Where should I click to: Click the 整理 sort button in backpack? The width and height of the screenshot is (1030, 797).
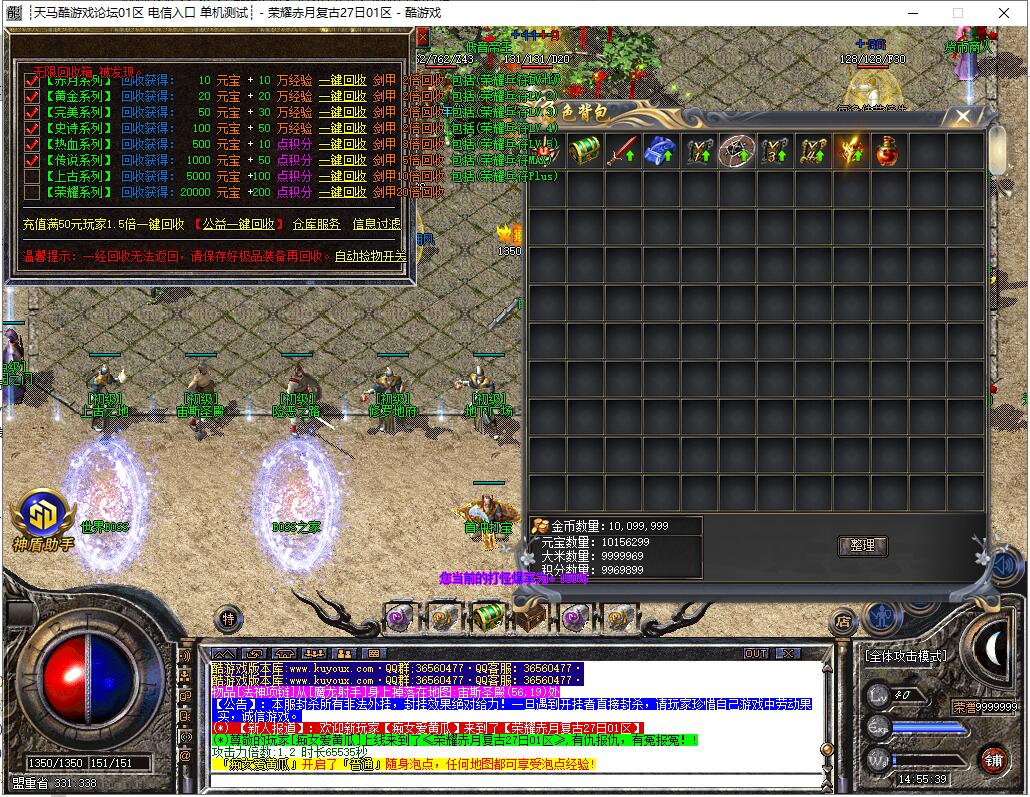(x=861, y=546)
